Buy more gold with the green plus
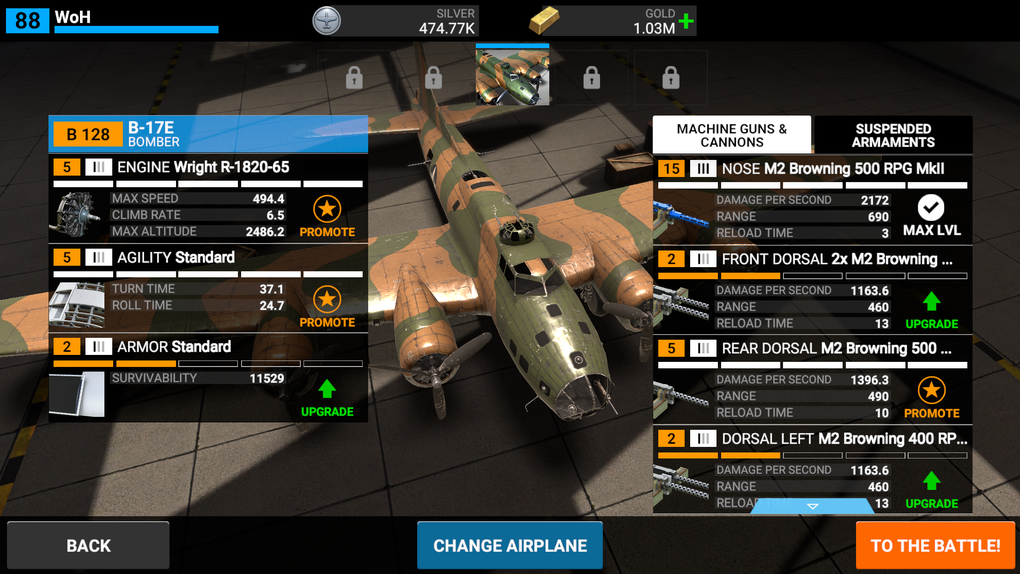This screenshot has height=574, width=1020. coord(687,21)
